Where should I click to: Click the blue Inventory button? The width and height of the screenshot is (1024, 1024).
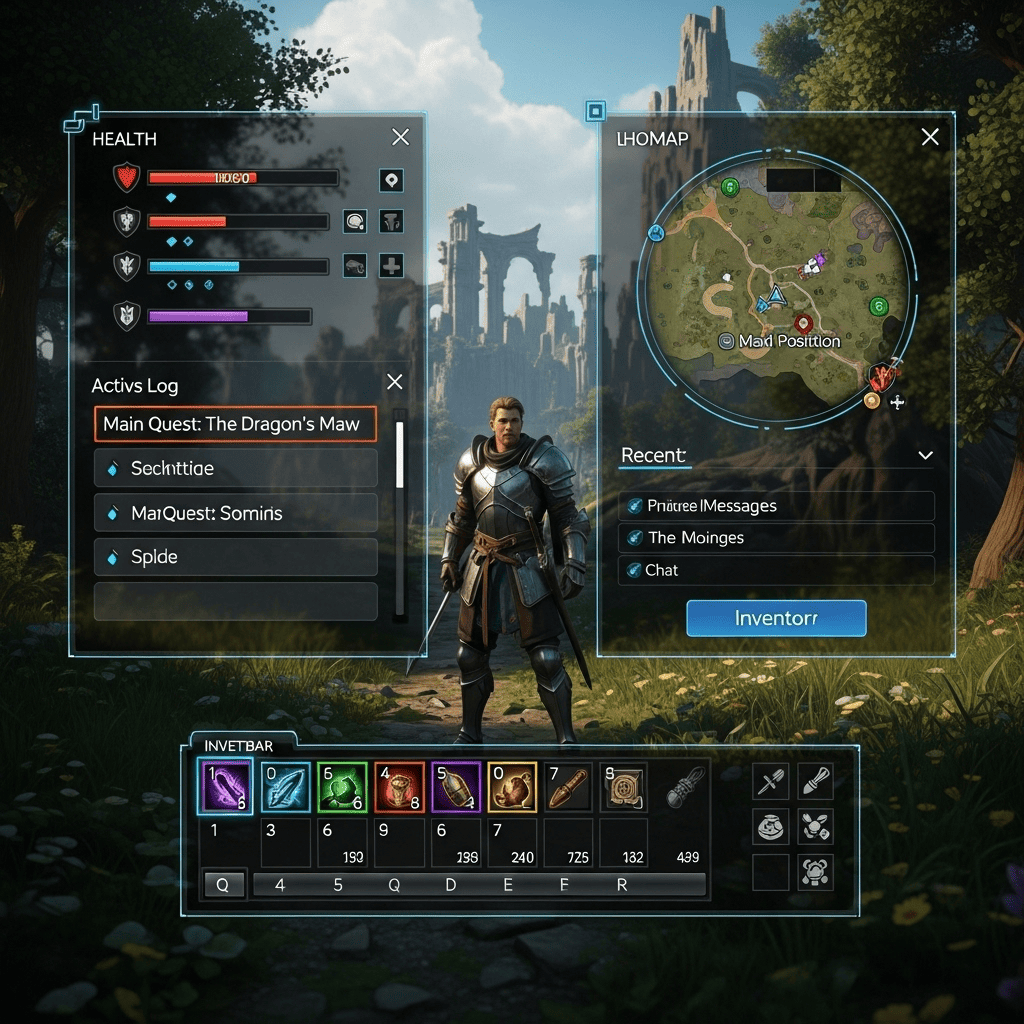[776, 618]
